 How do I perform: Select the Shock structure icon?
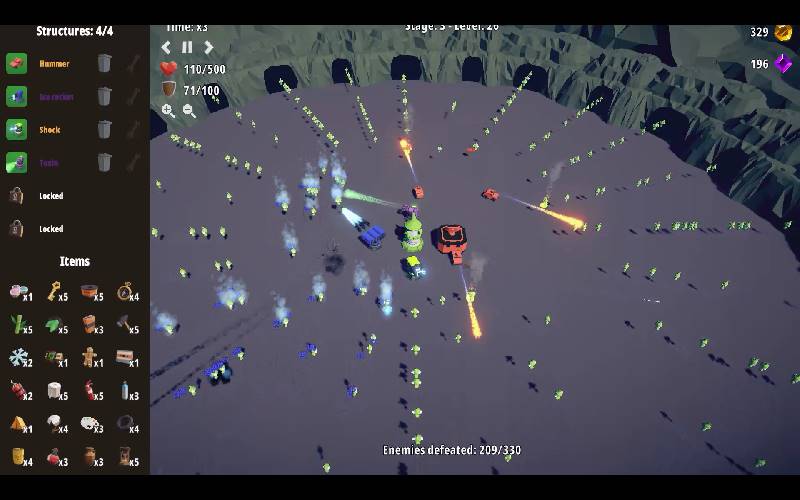click(16, 130)
